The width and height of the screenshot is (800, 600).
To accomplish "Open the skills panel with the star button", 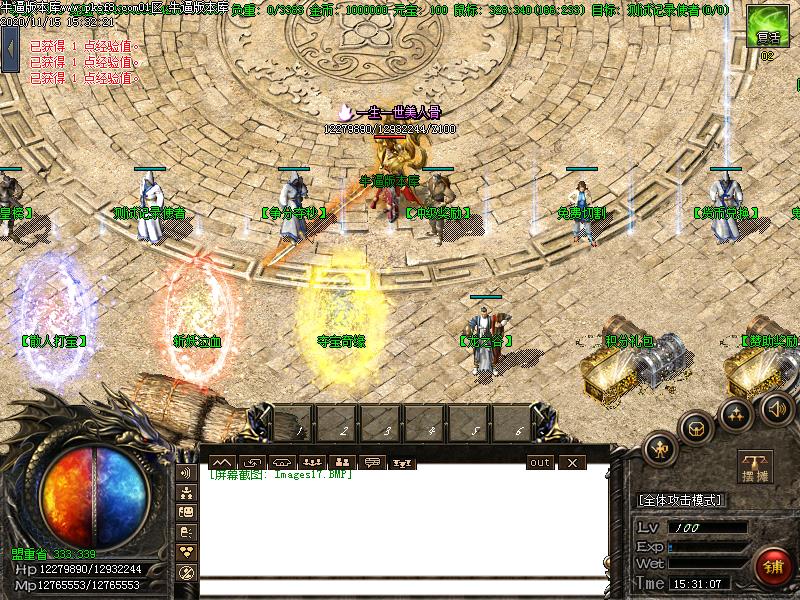I will pos(737,413).
